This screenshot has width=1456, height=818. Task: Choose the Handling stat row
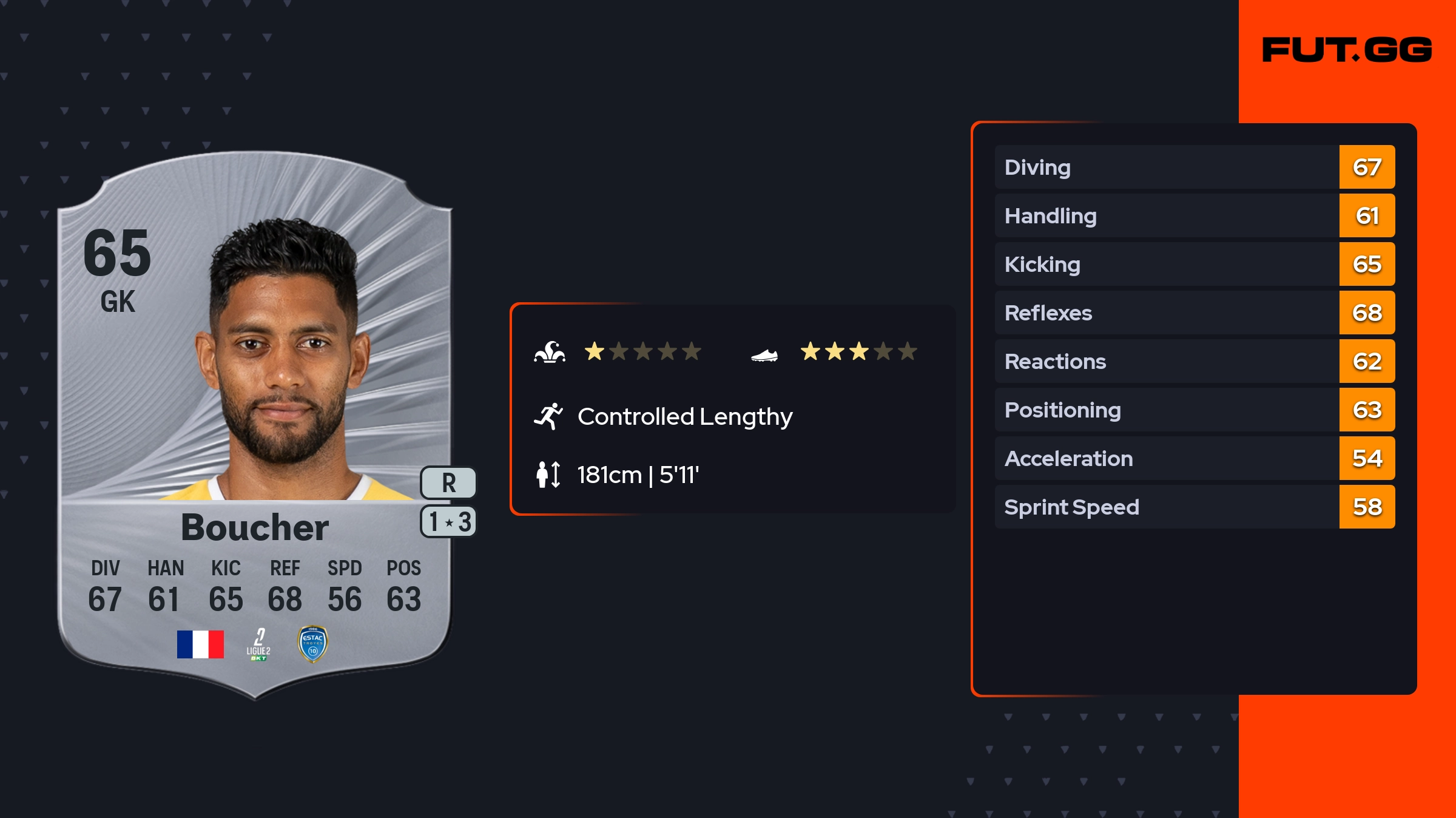tap(1194, 215)
